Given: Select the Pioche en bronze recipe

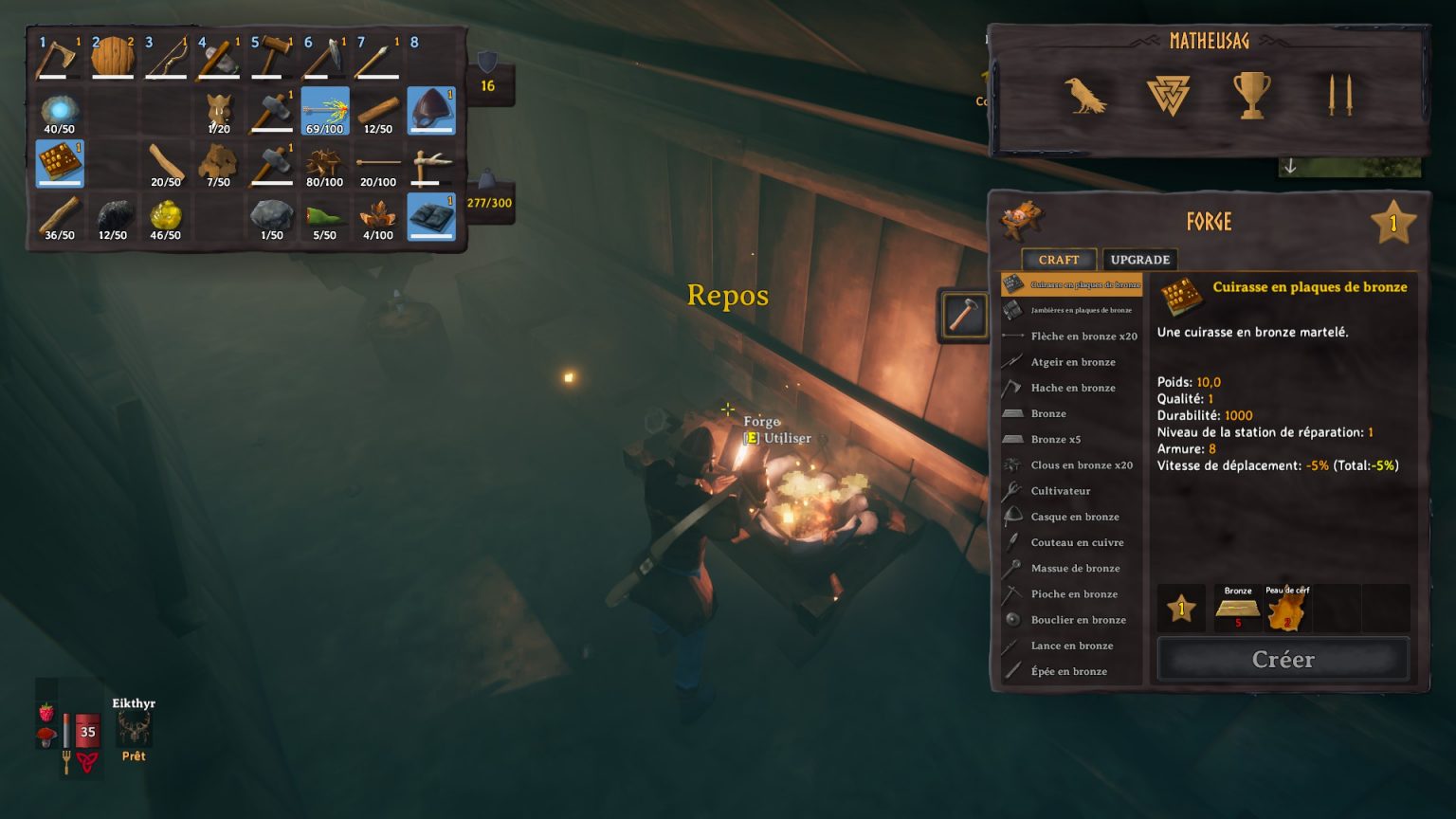Looking at the screenshot, I should click(x=1075, y=593).
